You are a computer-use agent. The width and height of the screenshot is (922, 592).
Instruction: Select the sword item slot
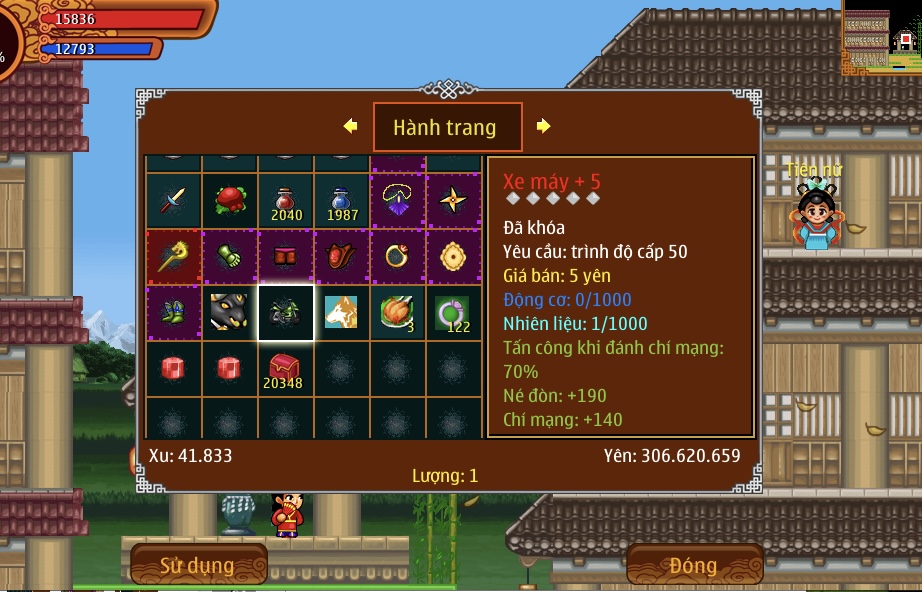click(174, 201)
